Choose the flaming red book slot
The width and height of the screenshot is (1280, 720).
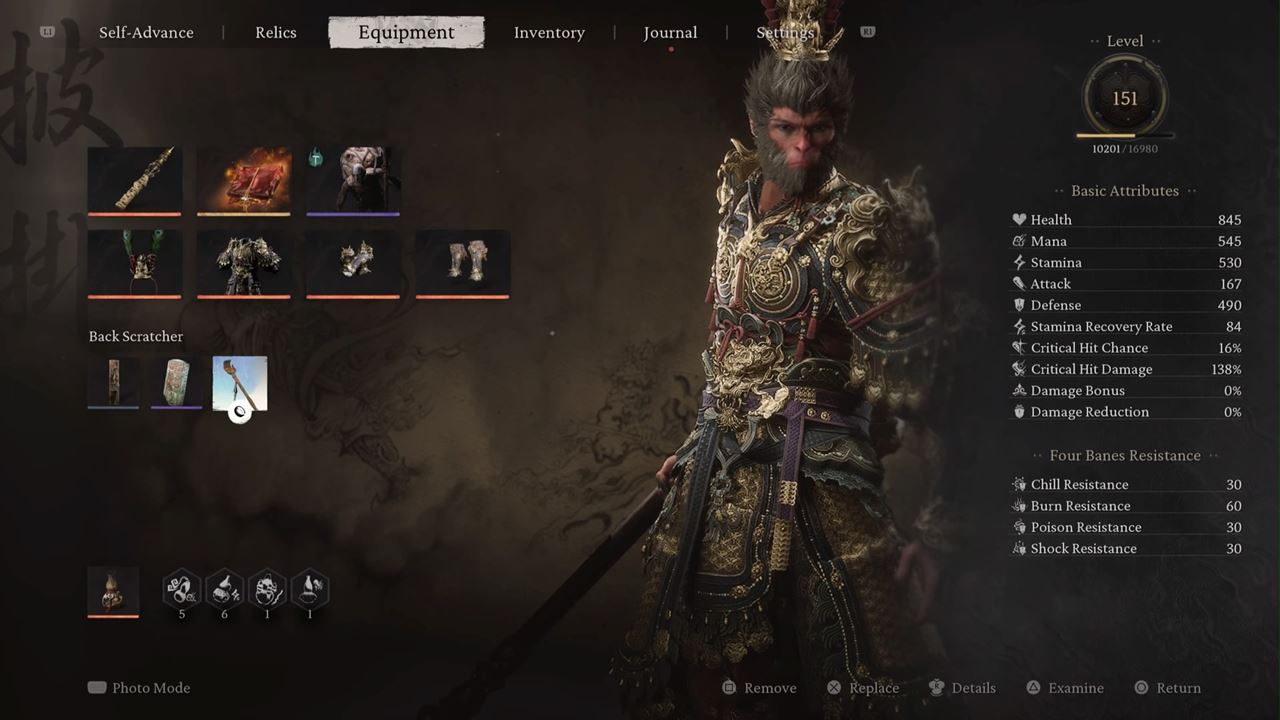(x=244, y=180)
